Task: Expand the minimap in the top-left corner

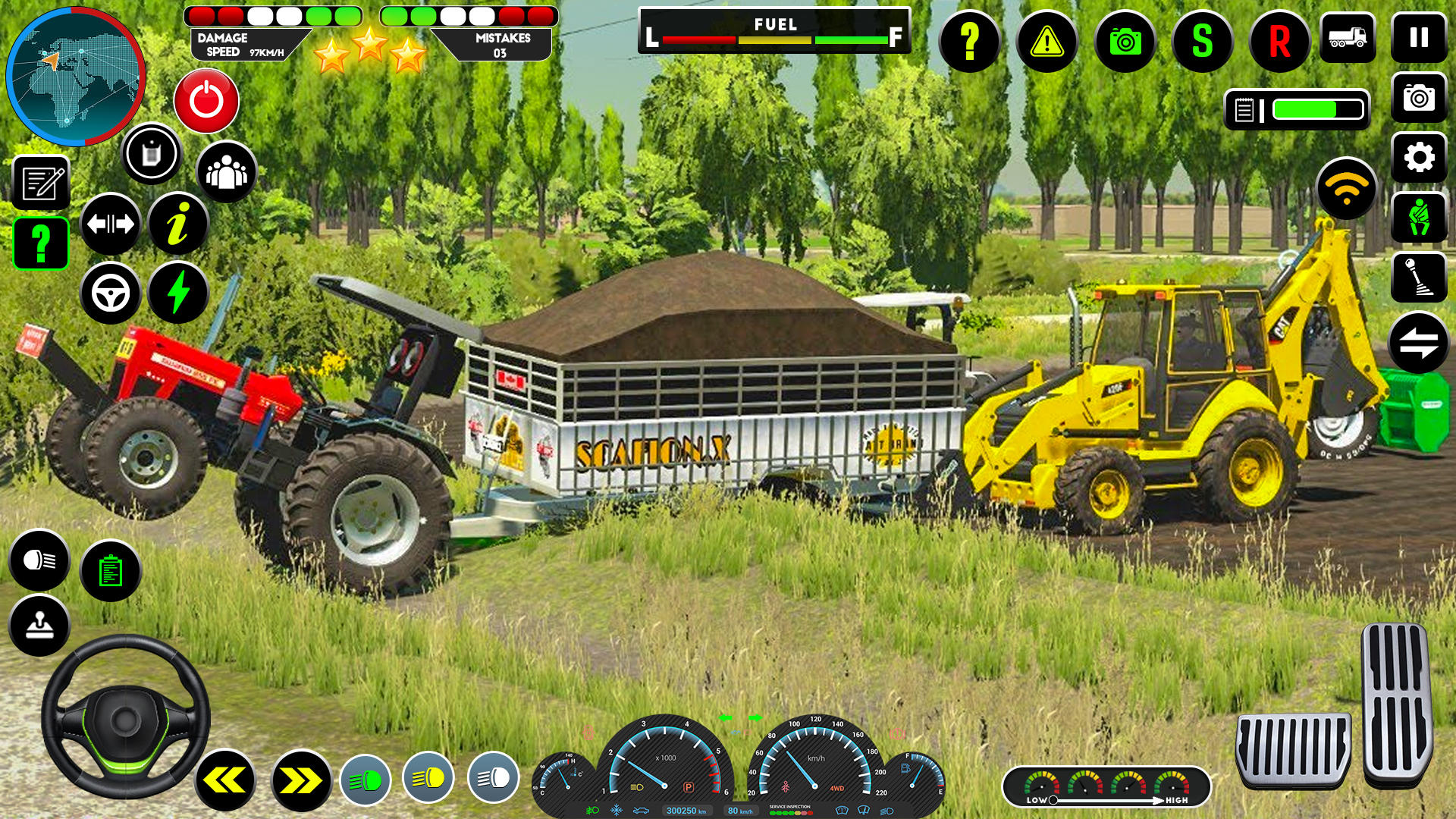Action: click(x=76, y=76)
